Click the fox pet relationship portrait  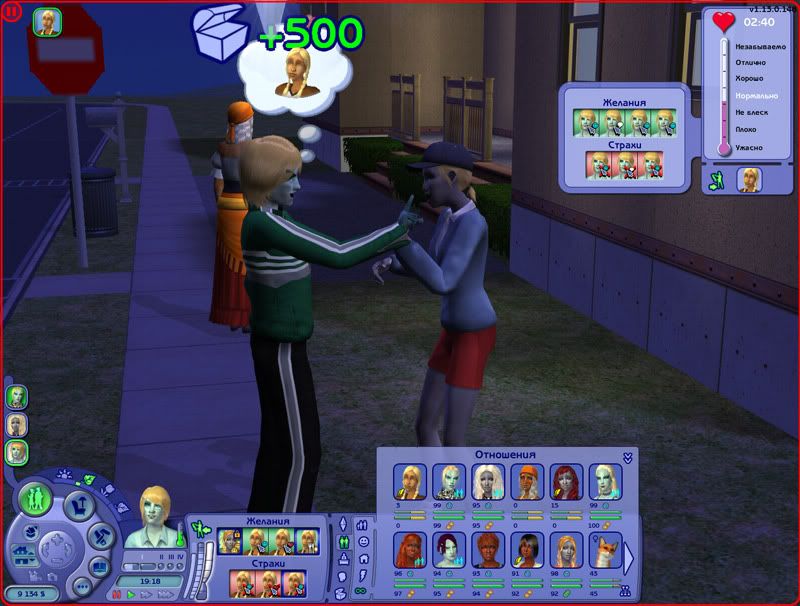tap(604, 549)
